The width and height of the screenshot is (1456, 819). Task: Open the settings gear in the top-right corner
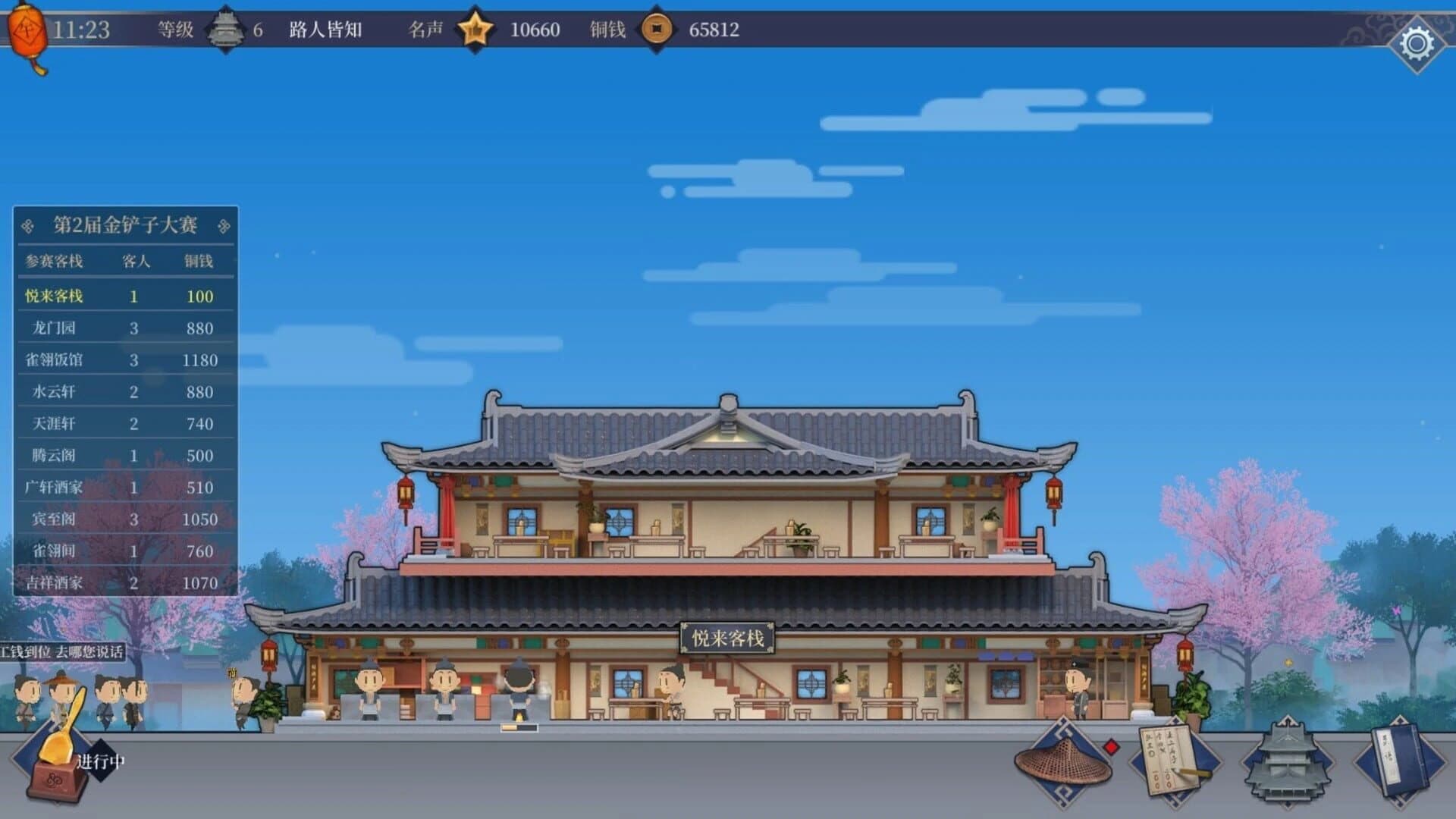point(1417,42)
